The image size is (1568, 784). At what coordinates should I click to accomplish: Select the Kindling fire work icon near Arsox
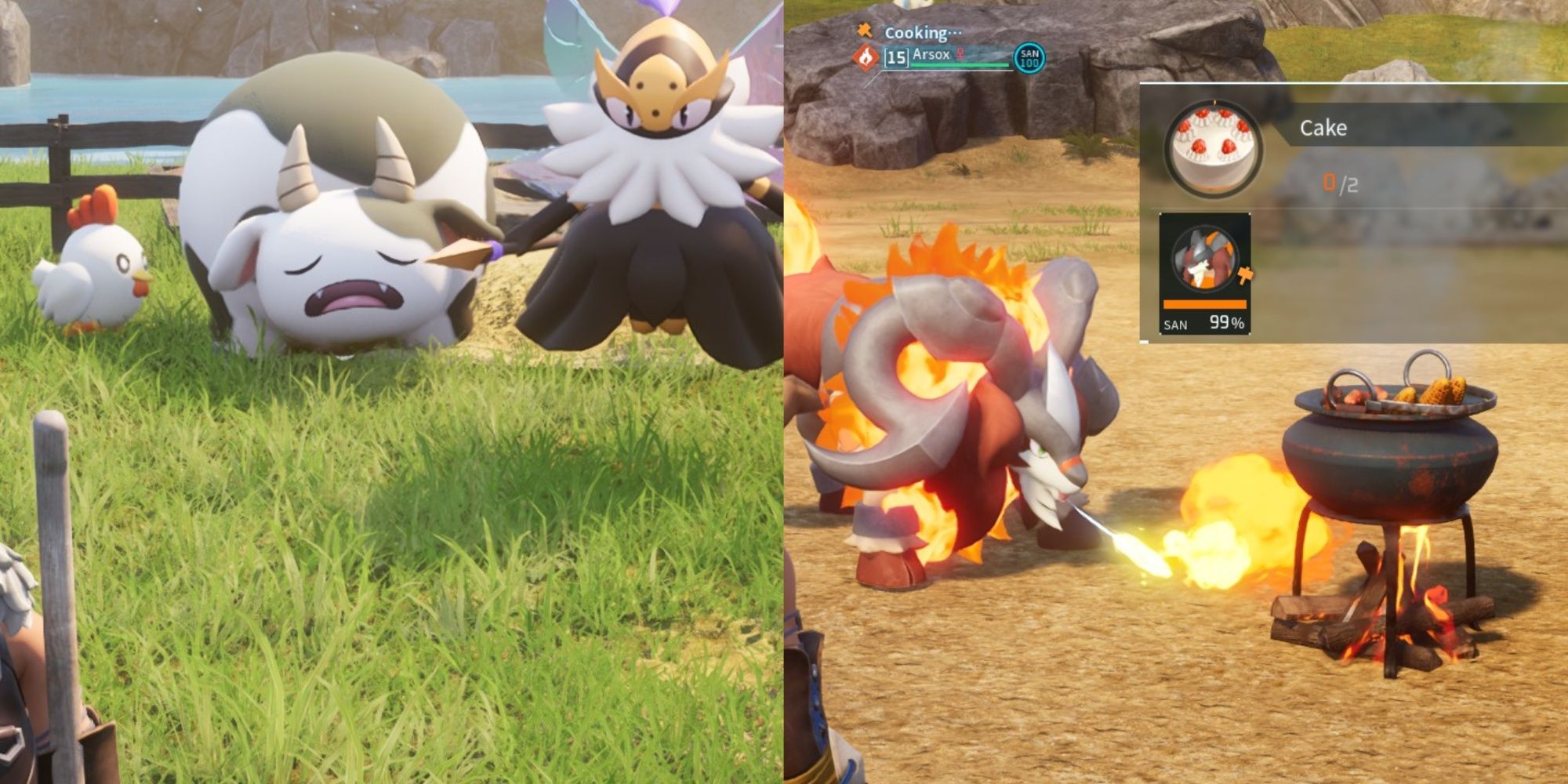coord(866,58)
